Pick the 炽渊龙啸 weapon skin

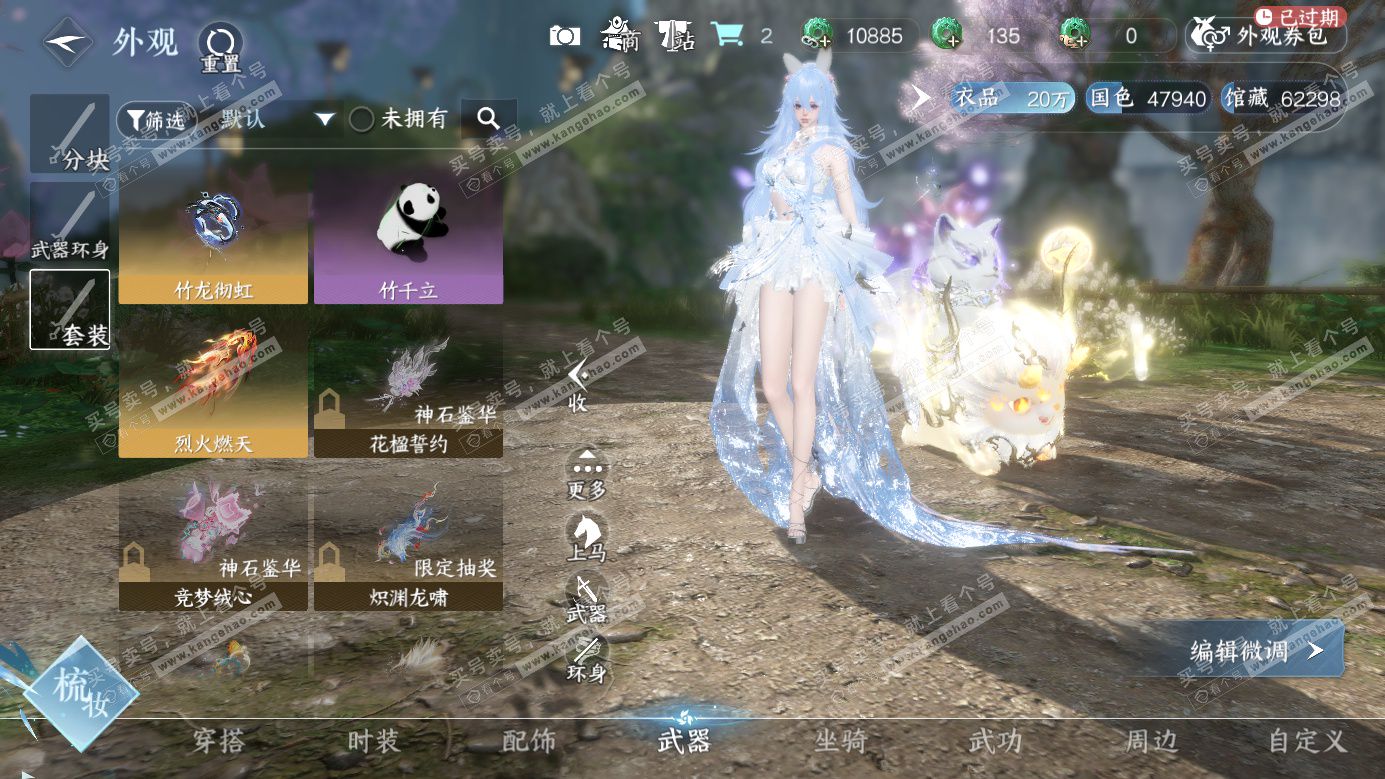pyautogui.click(x=408, y=545)
